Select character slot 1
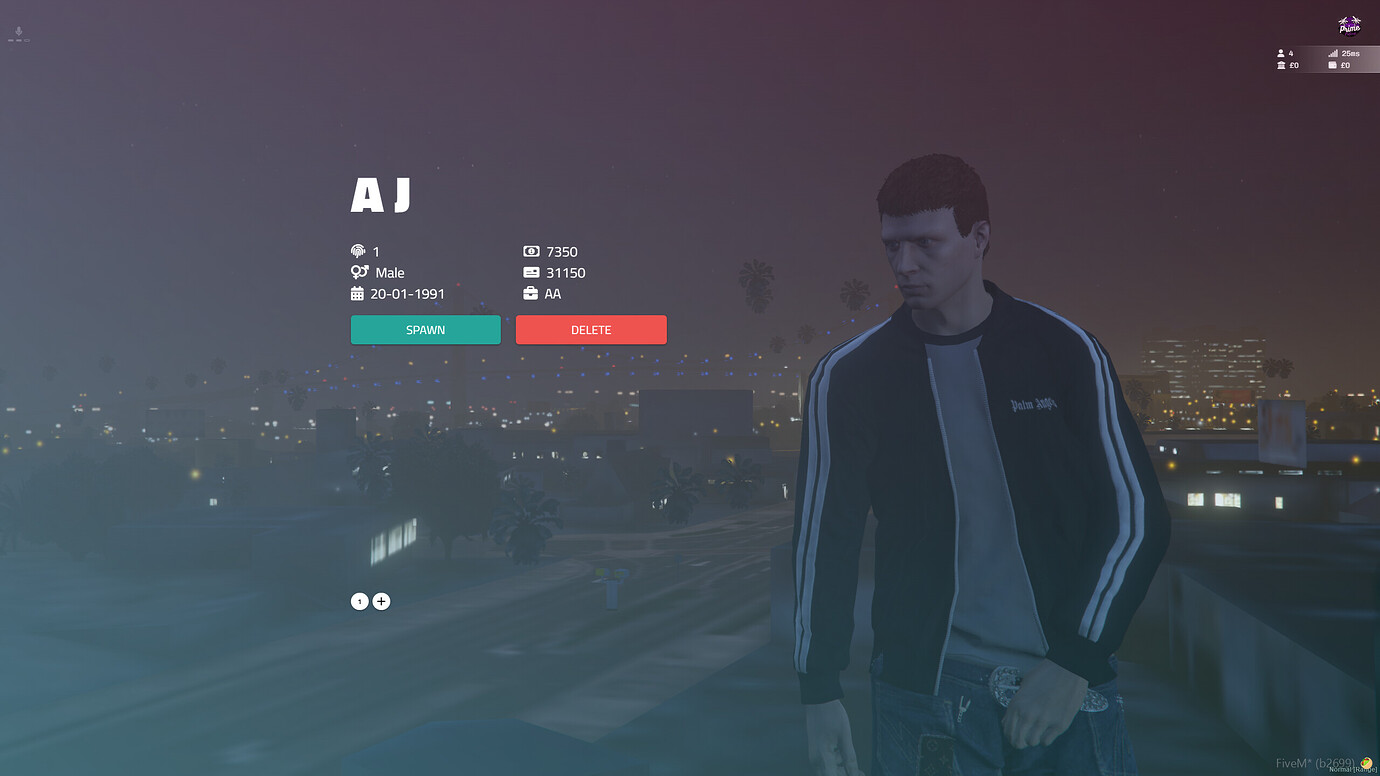Image resolution: width=1380 pixels, height=776 pixels. tap(359, 601)
